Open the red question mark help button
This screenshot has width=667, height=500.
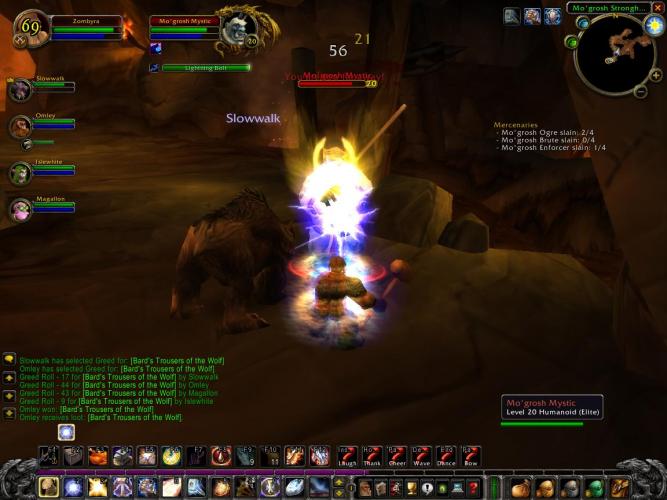click(474, 488)
